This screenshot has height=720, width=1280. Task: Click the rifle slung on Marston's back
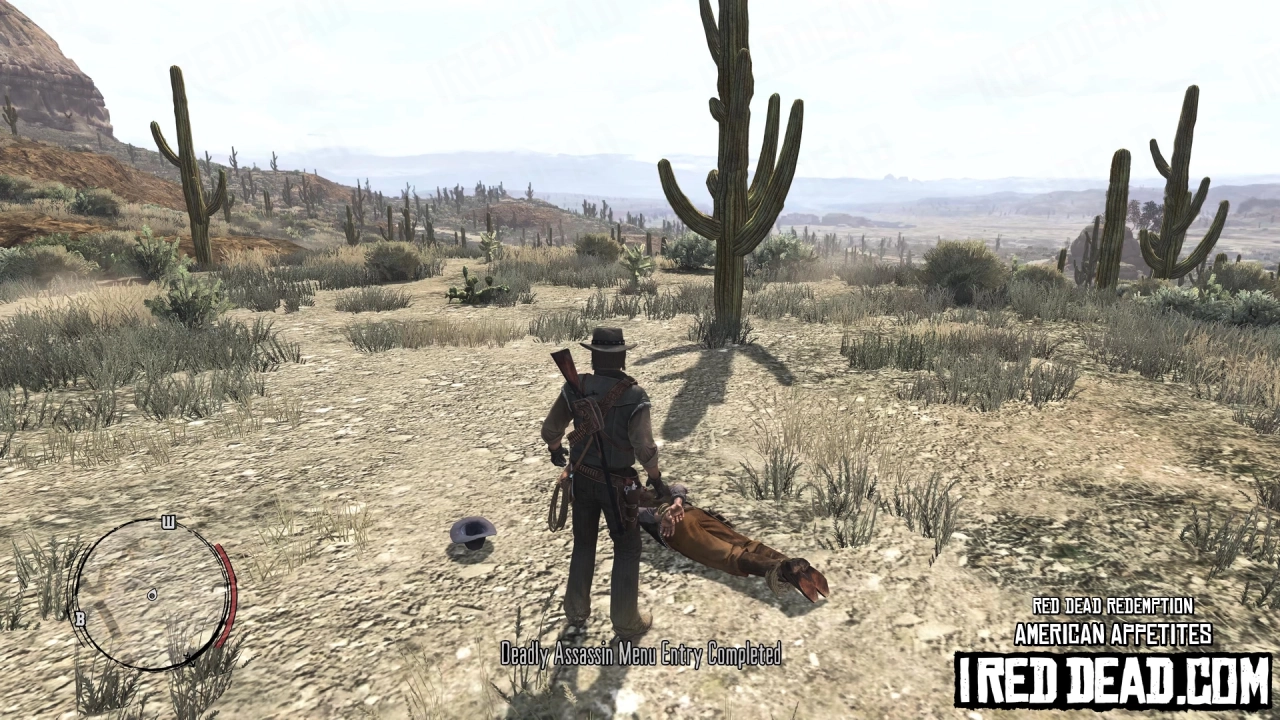pyautogui.click(x=566, y=370)
